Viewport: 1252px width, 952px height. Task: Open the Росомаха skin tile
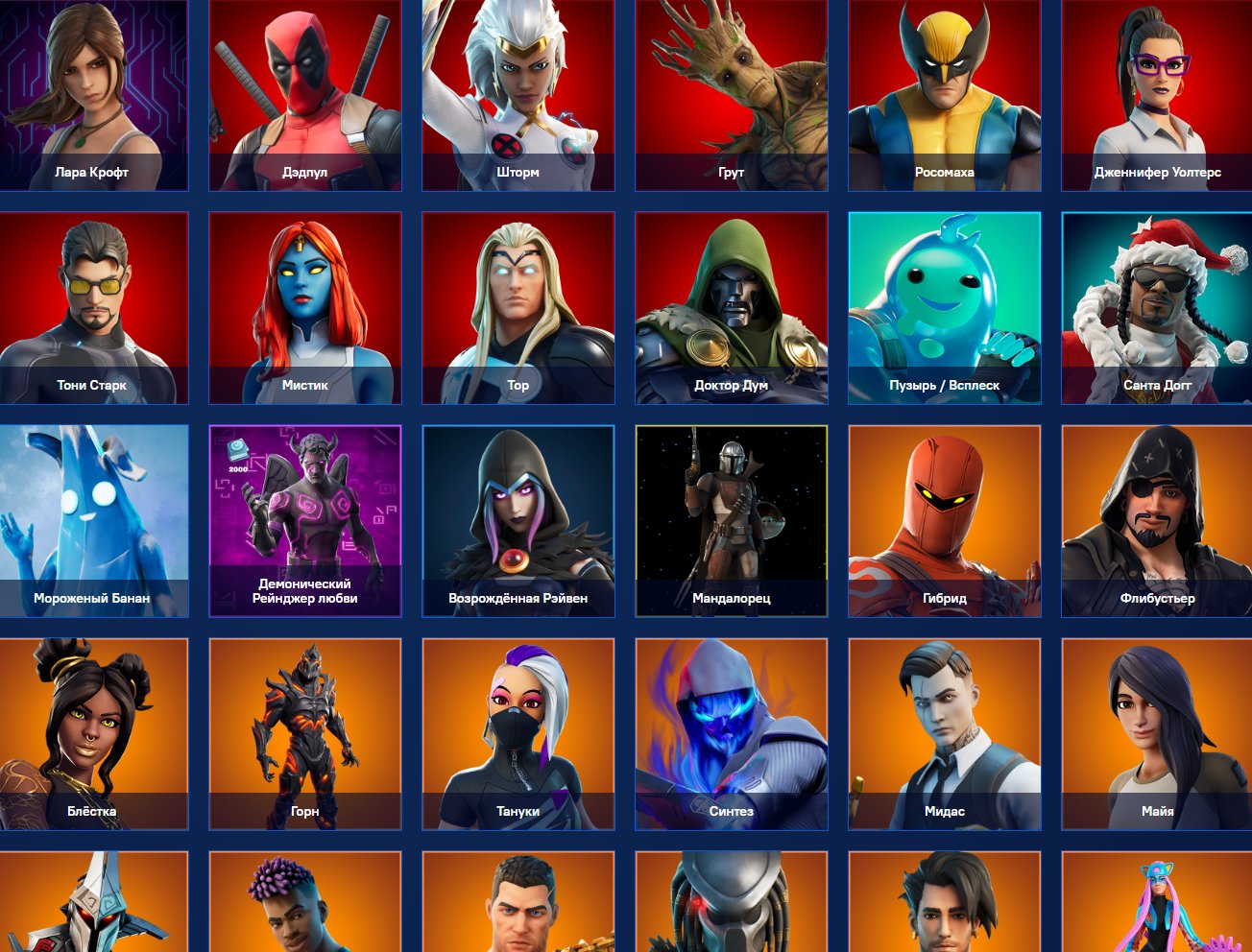coord(944,96)
